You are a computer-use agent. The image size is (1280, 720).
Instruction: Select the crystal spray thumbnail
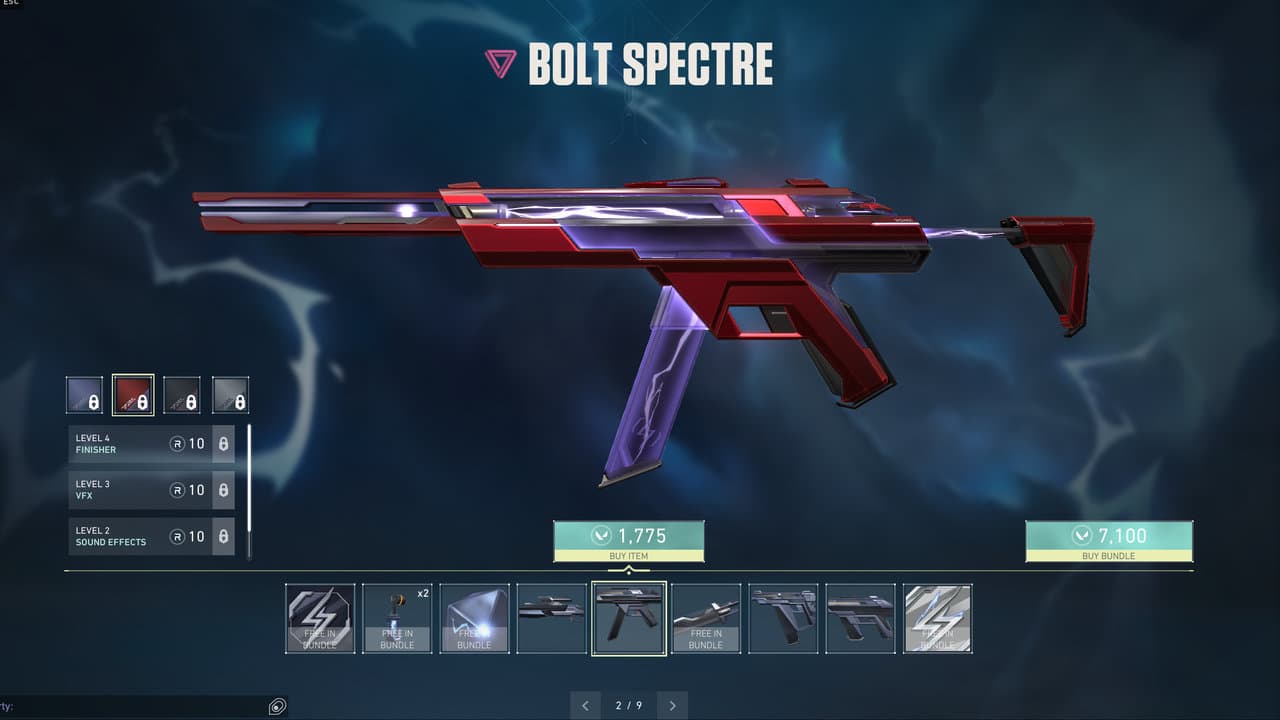click(474, 618)
